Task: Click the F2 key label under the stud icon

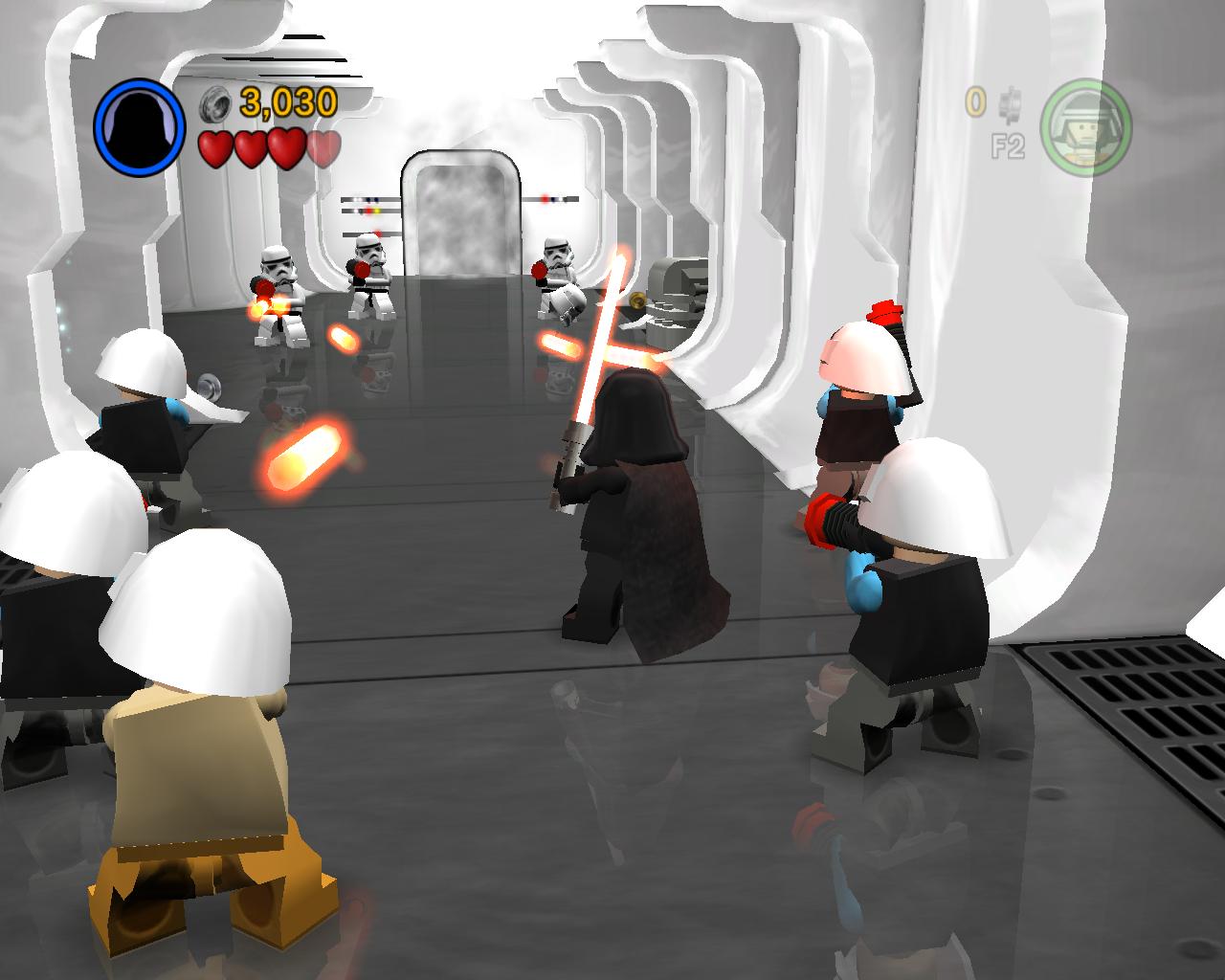Action: click(x=1010, y=144)
